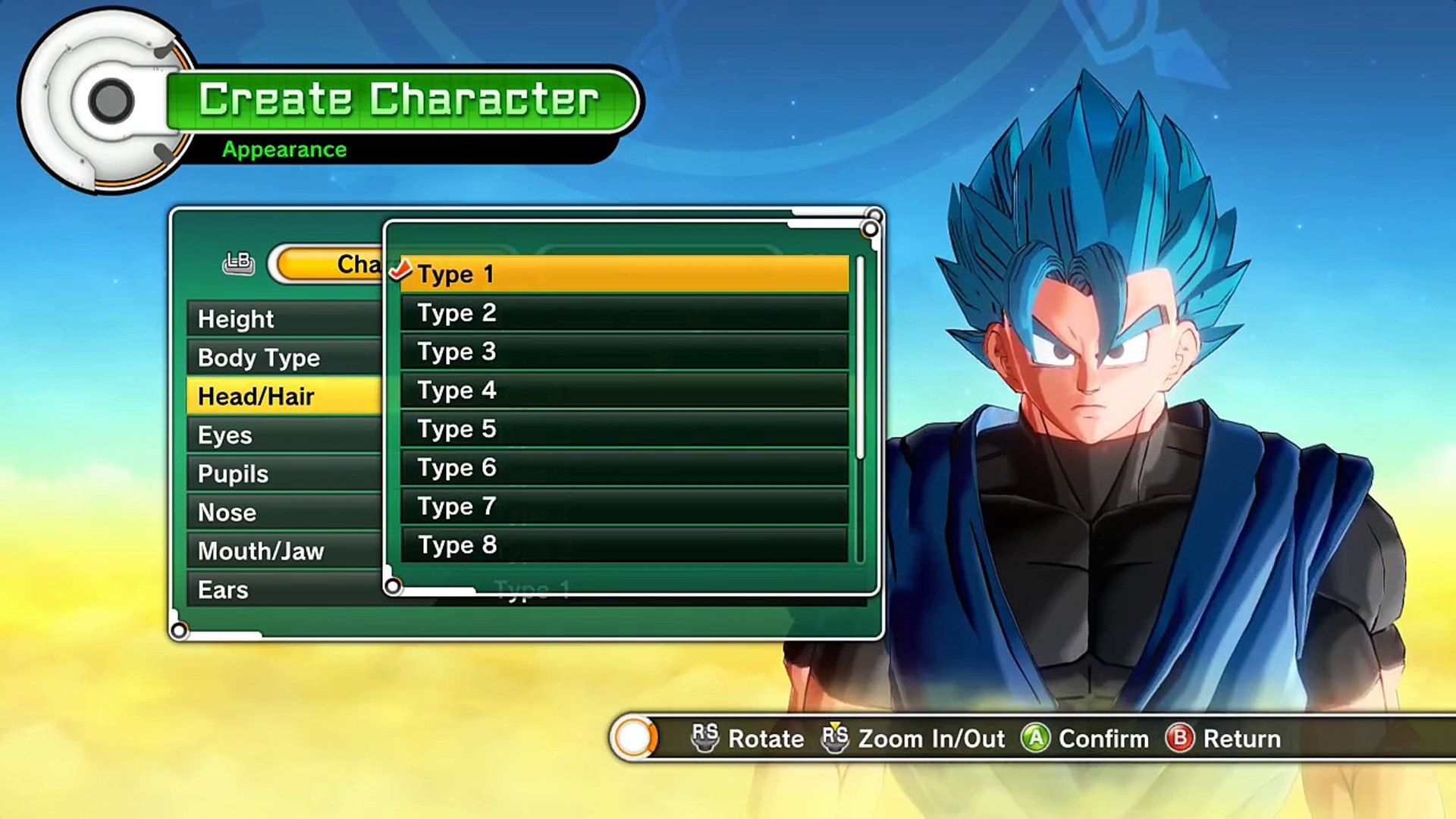The width and height of the screenshot is (1456, 819).
Task: Pick the Type 3 head/hair style
Action: coord(623,351)
